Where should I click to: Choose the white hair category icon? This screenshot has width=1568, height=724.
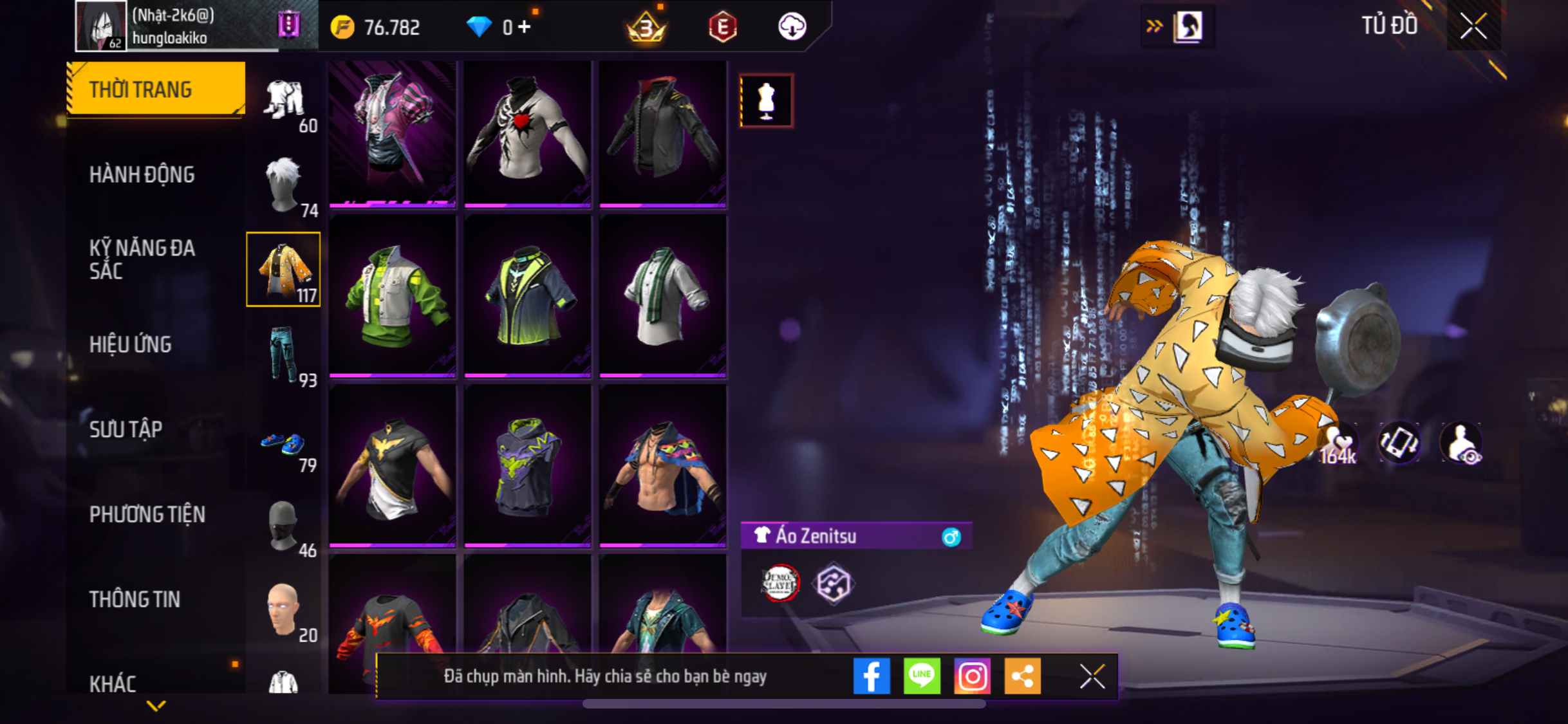283,185
